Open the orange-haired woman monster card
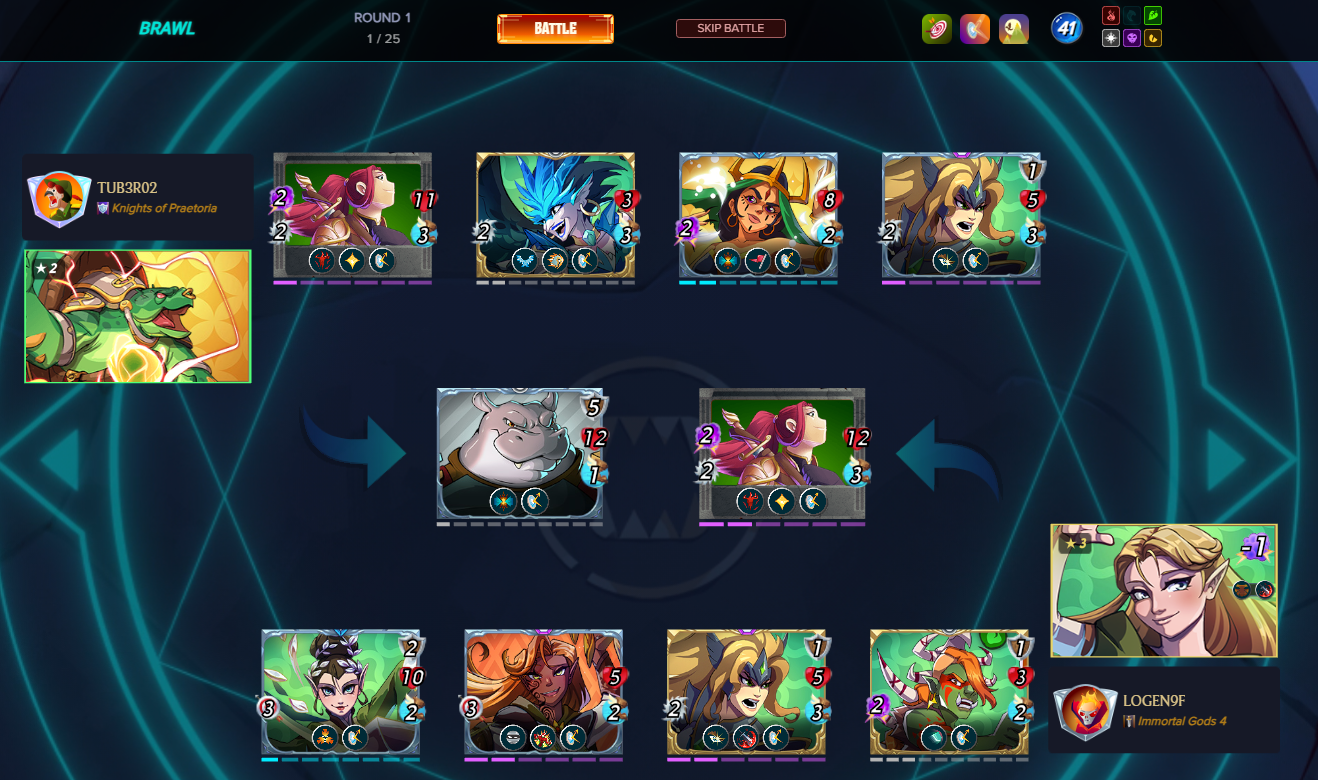 543,692
